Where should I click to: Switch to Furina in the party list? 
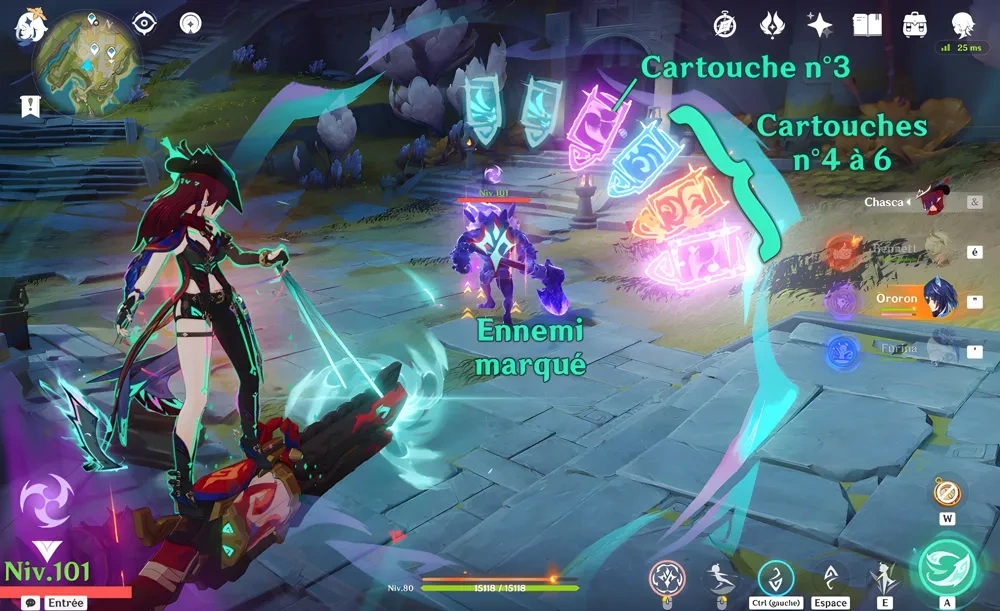935,348
